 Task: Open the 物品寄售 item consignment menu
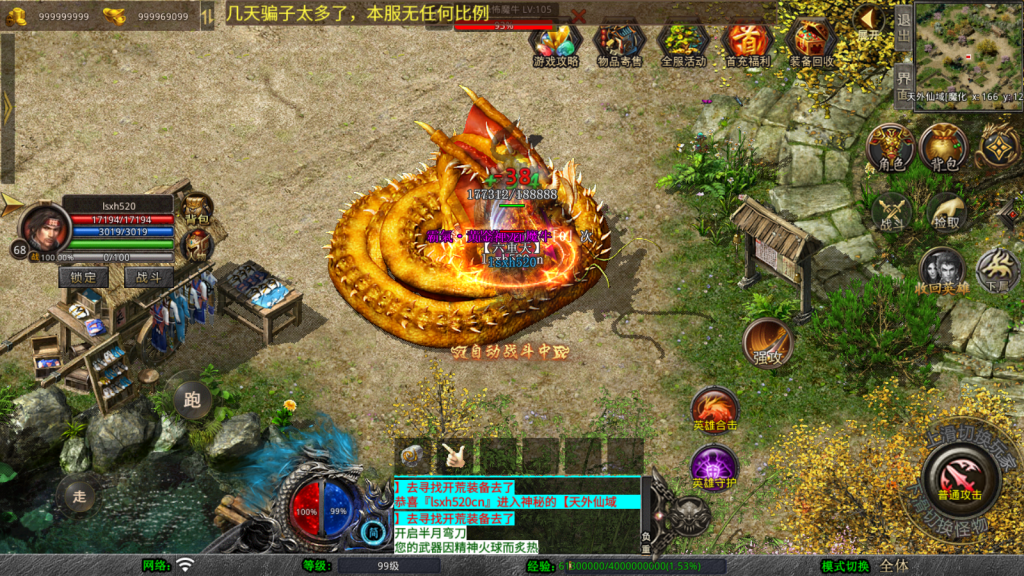pyautogui.click(x=619, y=42)
